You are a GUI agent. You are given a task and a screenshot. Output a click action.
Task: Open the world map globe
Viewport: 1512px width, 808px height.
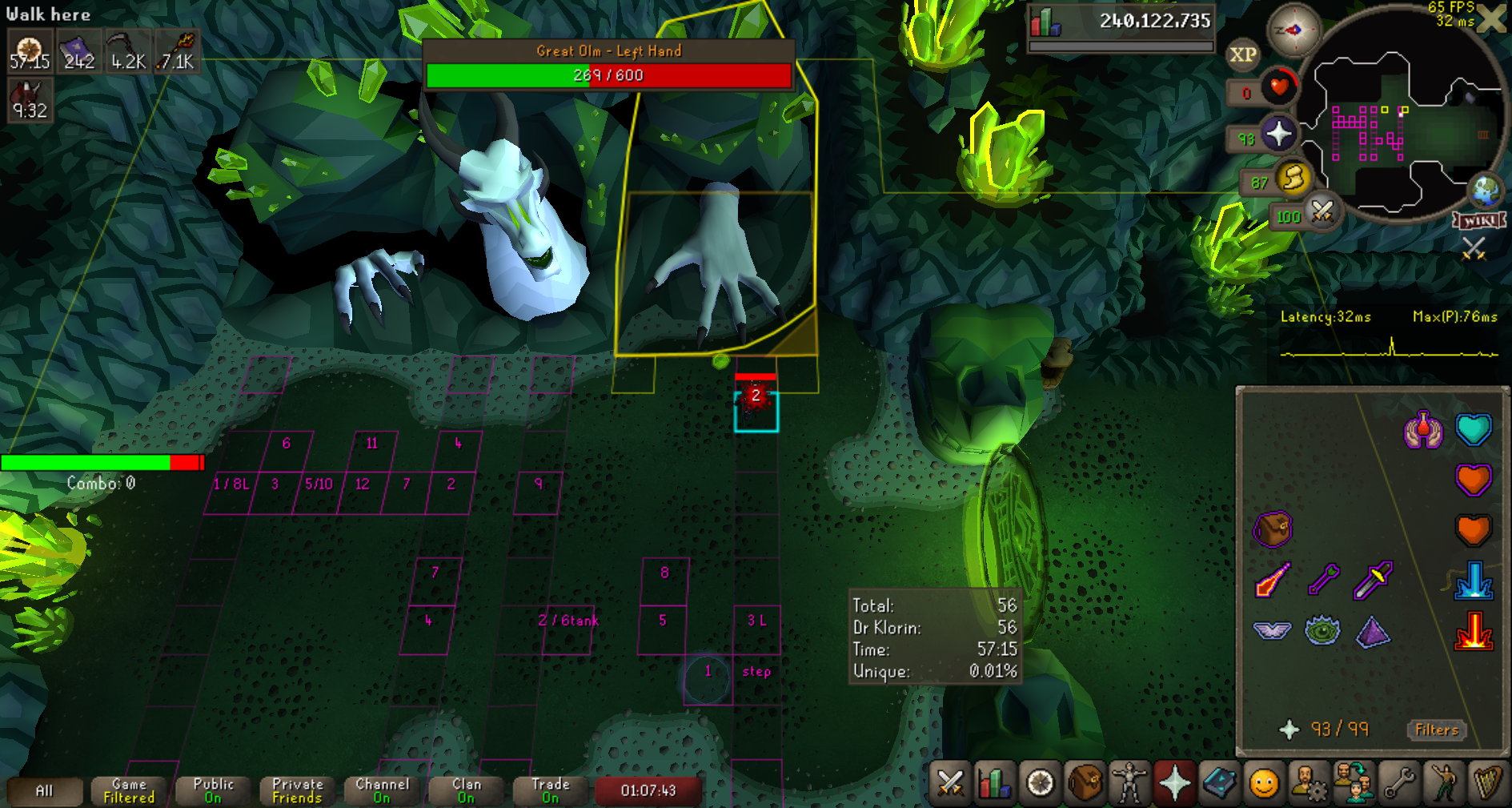pyautogui.click(x=1486, y=191)
